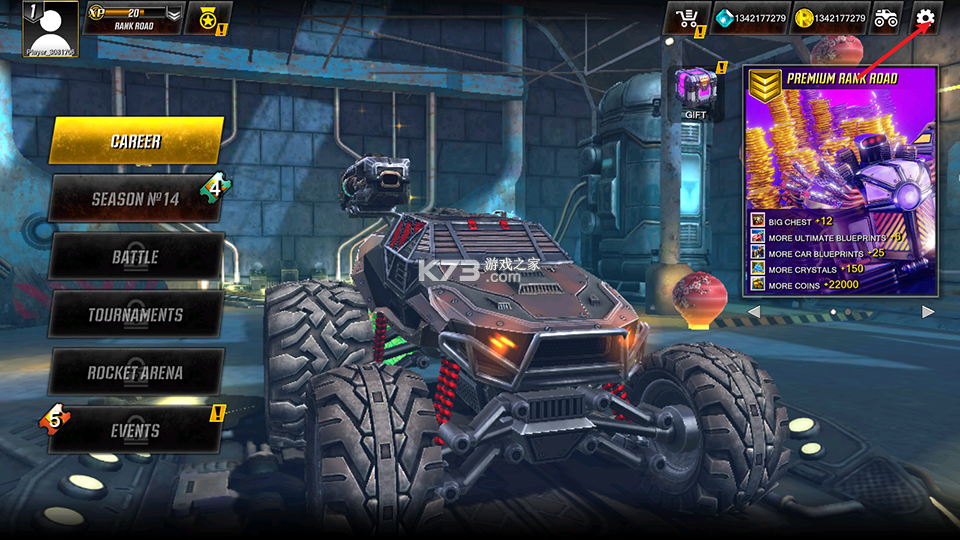Open the Premium Rank Road offer
960x540 pixels.
(840, 180)
